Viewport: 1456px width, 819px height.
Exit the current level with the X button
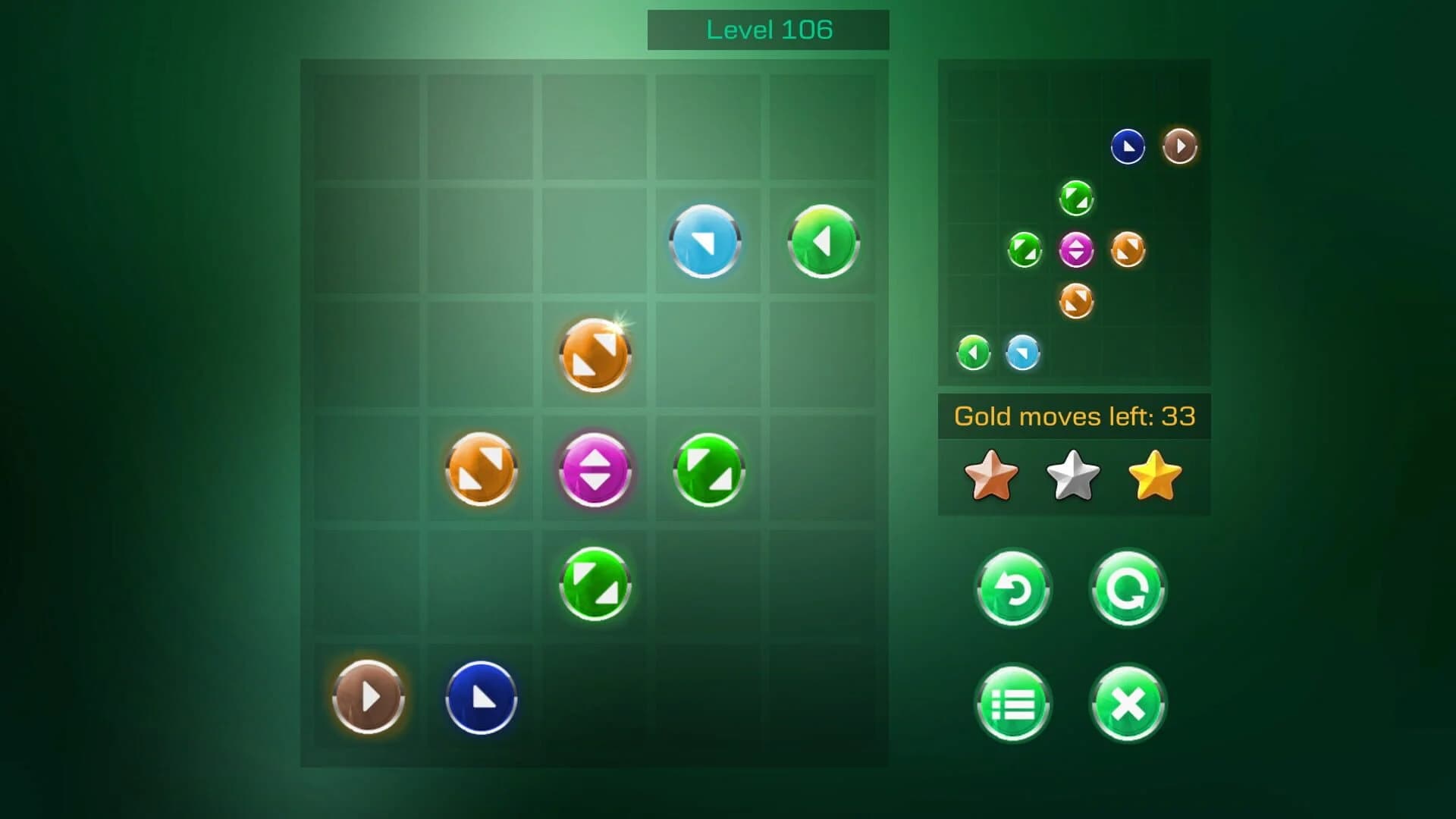[x=1128, y=703]
